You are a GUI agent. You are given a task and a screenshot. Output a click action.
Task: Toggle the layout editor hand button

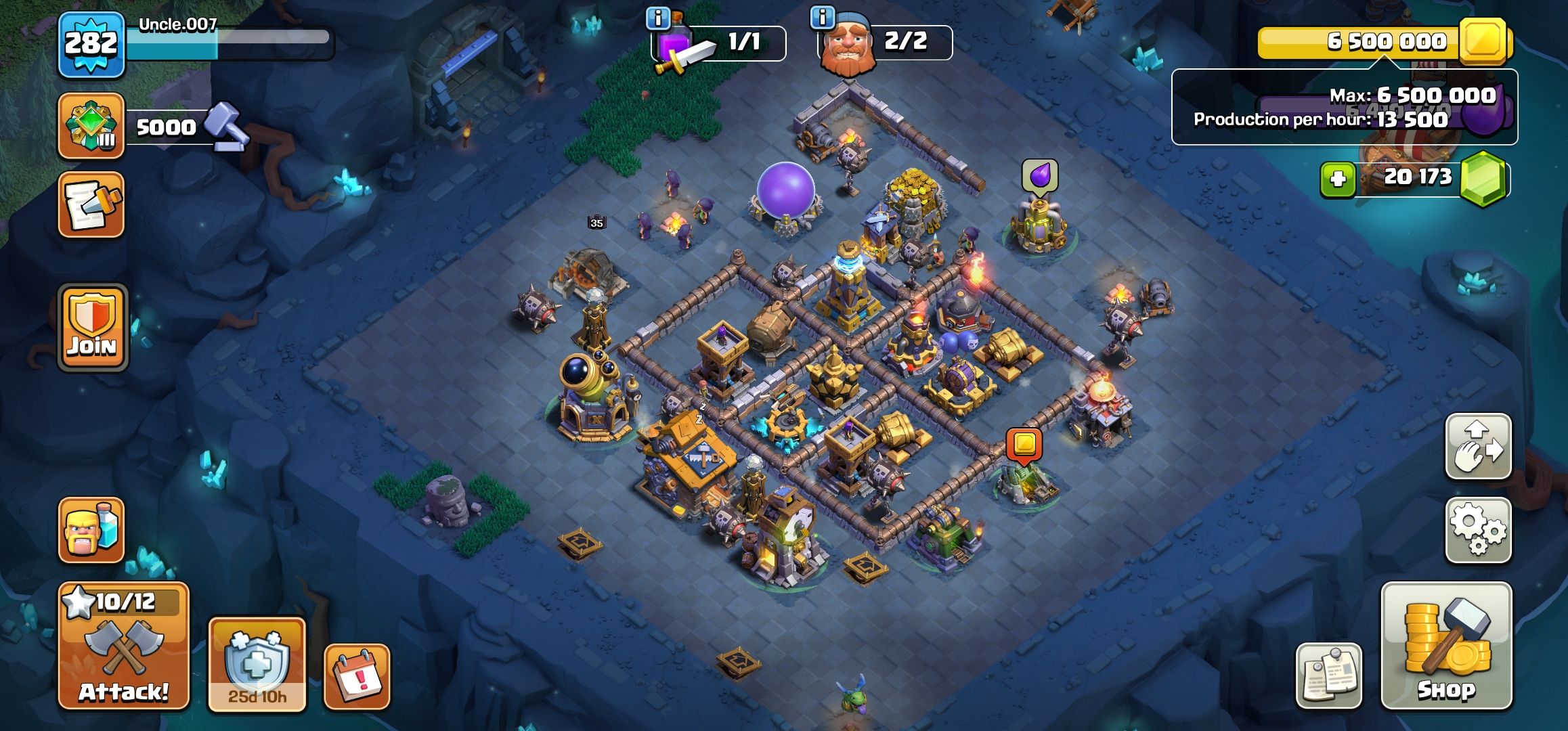(x=1478, y=447)
